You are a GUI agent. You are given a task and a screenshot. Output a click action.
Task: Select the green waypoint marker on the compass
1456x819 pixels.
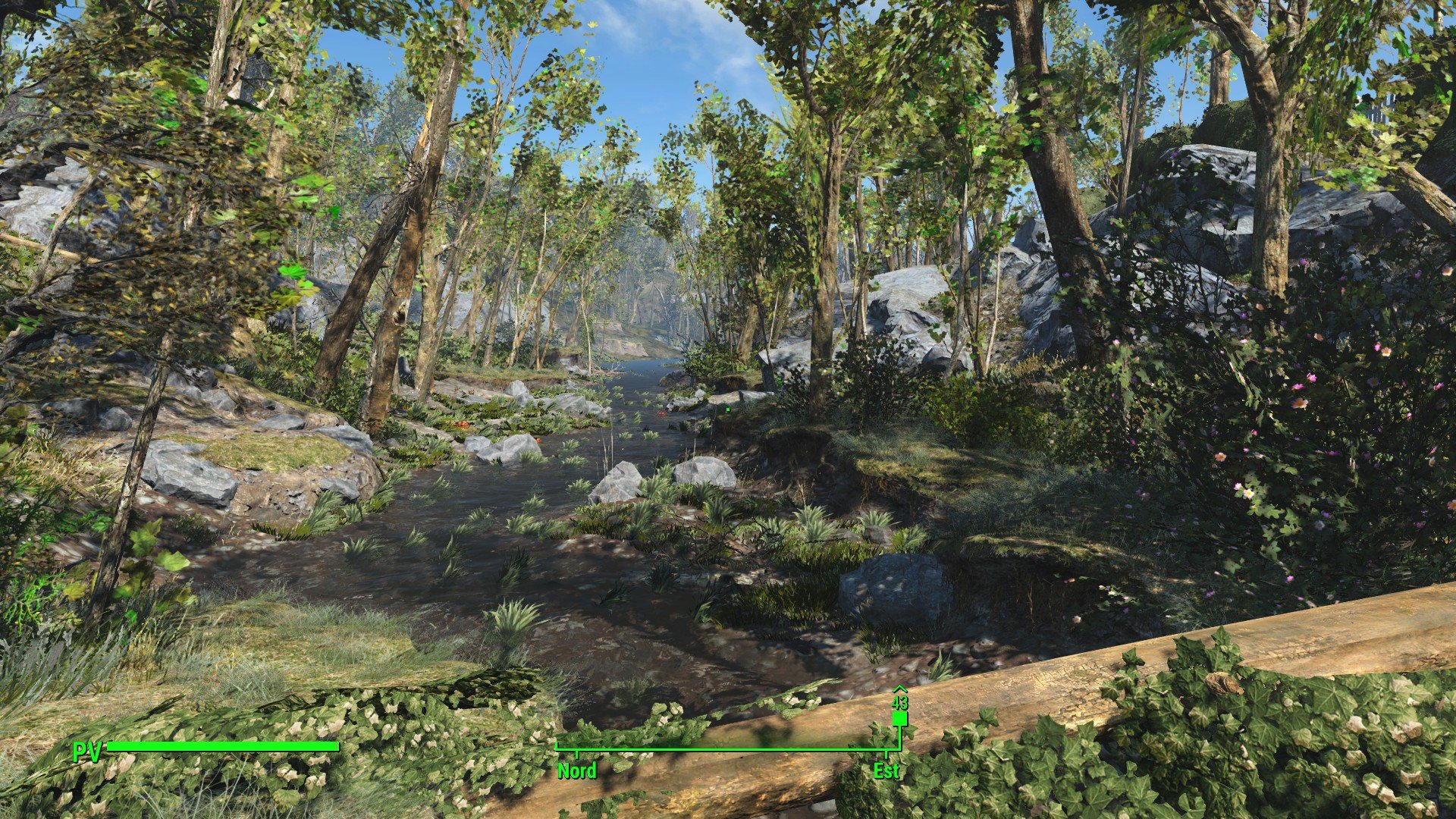coord(899,717)
